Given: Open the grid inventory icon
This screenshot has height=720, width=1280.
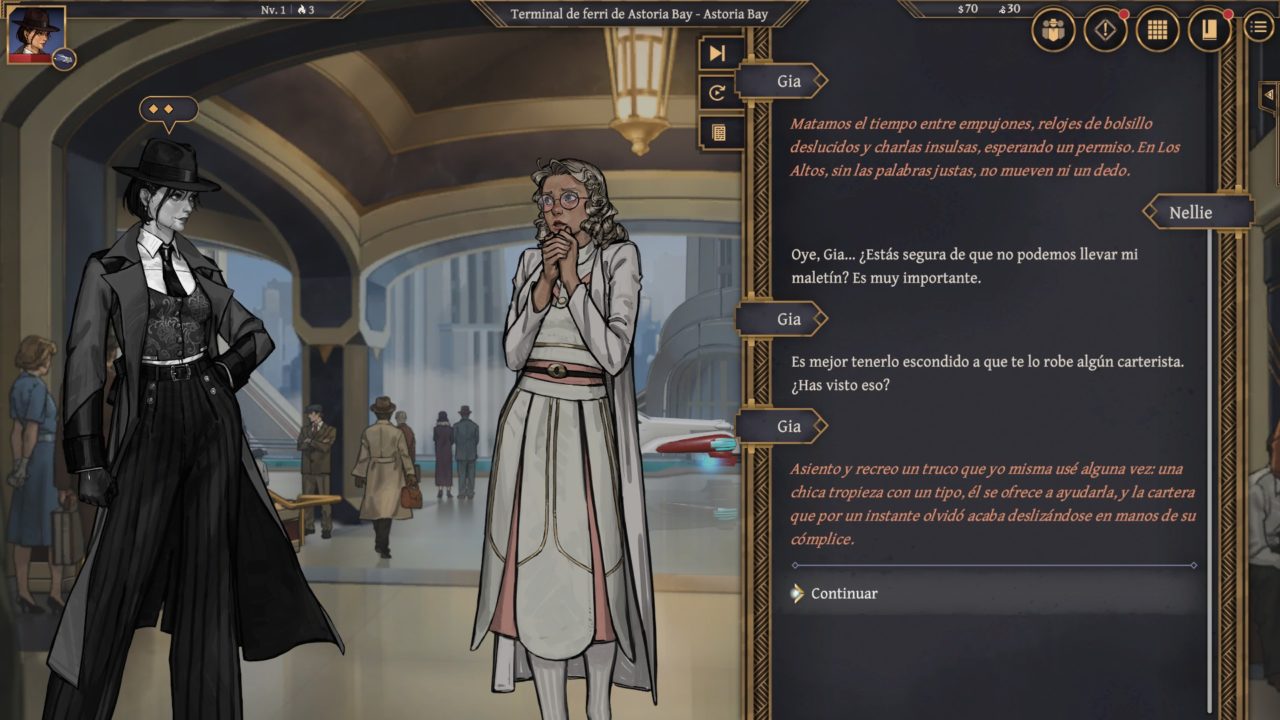Looking at the screenshot, I should click(x=1157, y=30).
